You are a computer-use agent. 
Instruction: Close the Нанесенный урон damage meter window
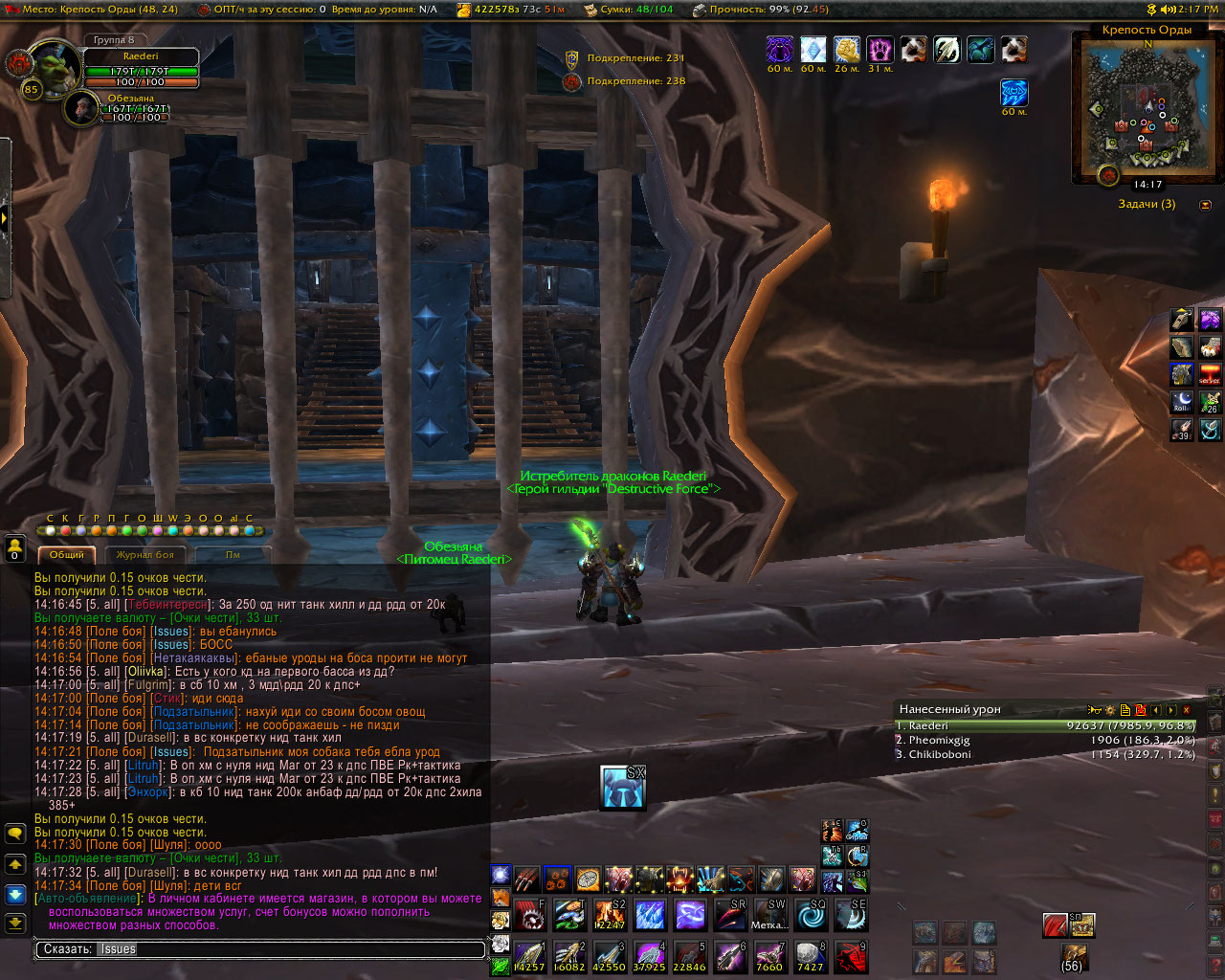point(1187,710)
